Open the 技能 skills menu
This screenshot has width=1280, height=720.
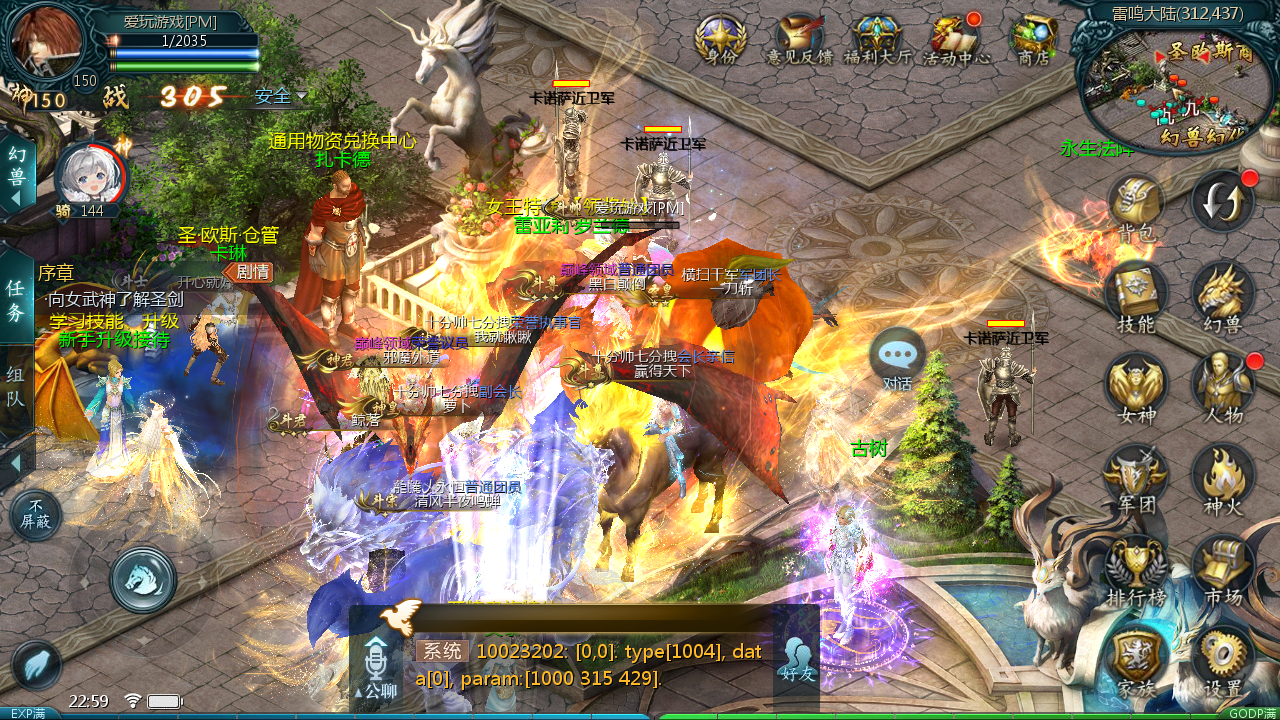pos(1136,297)
